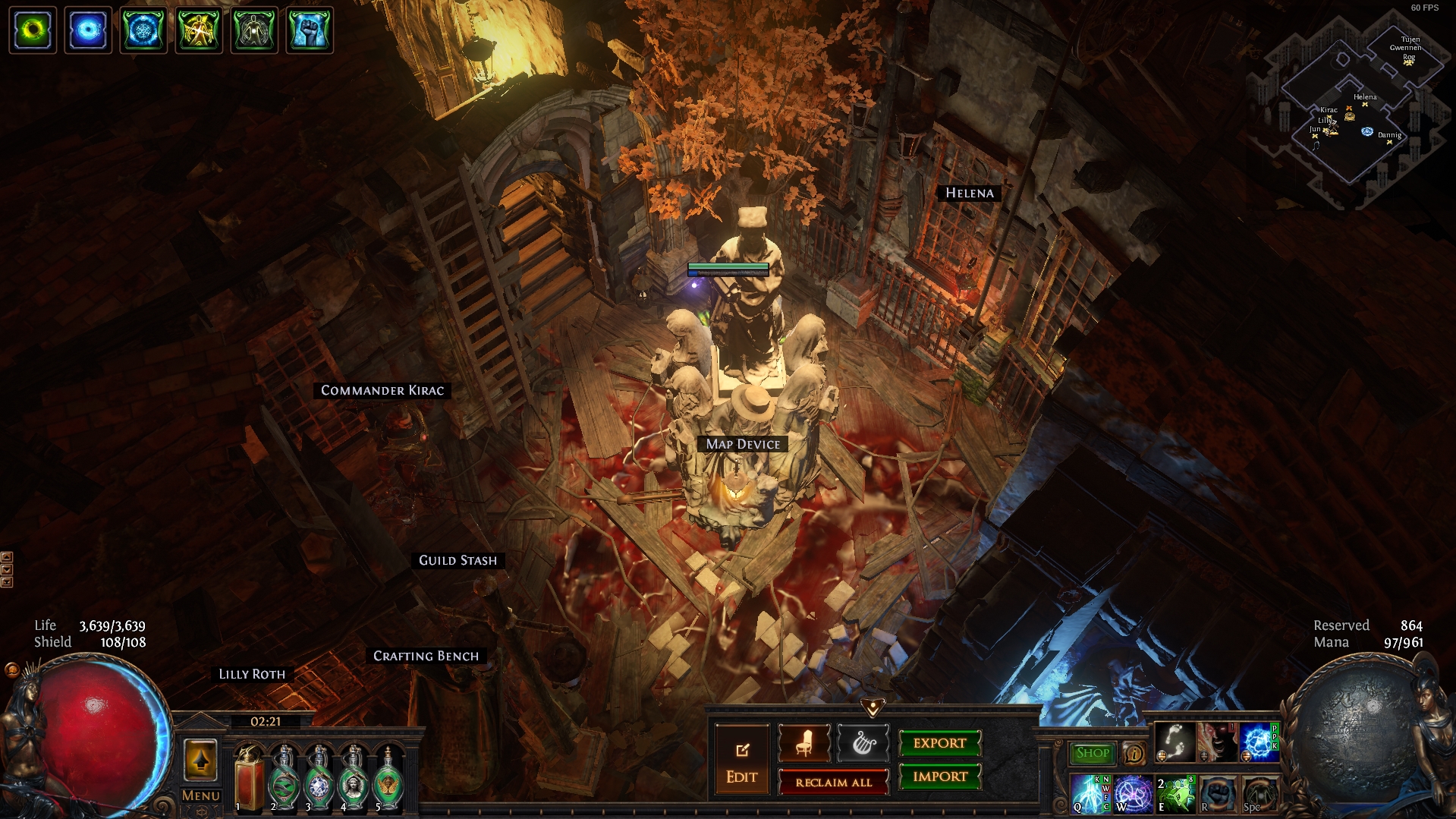
Task: Reclaim all hideout decorations
Action: pyautogui.click(x=833, y=783)
